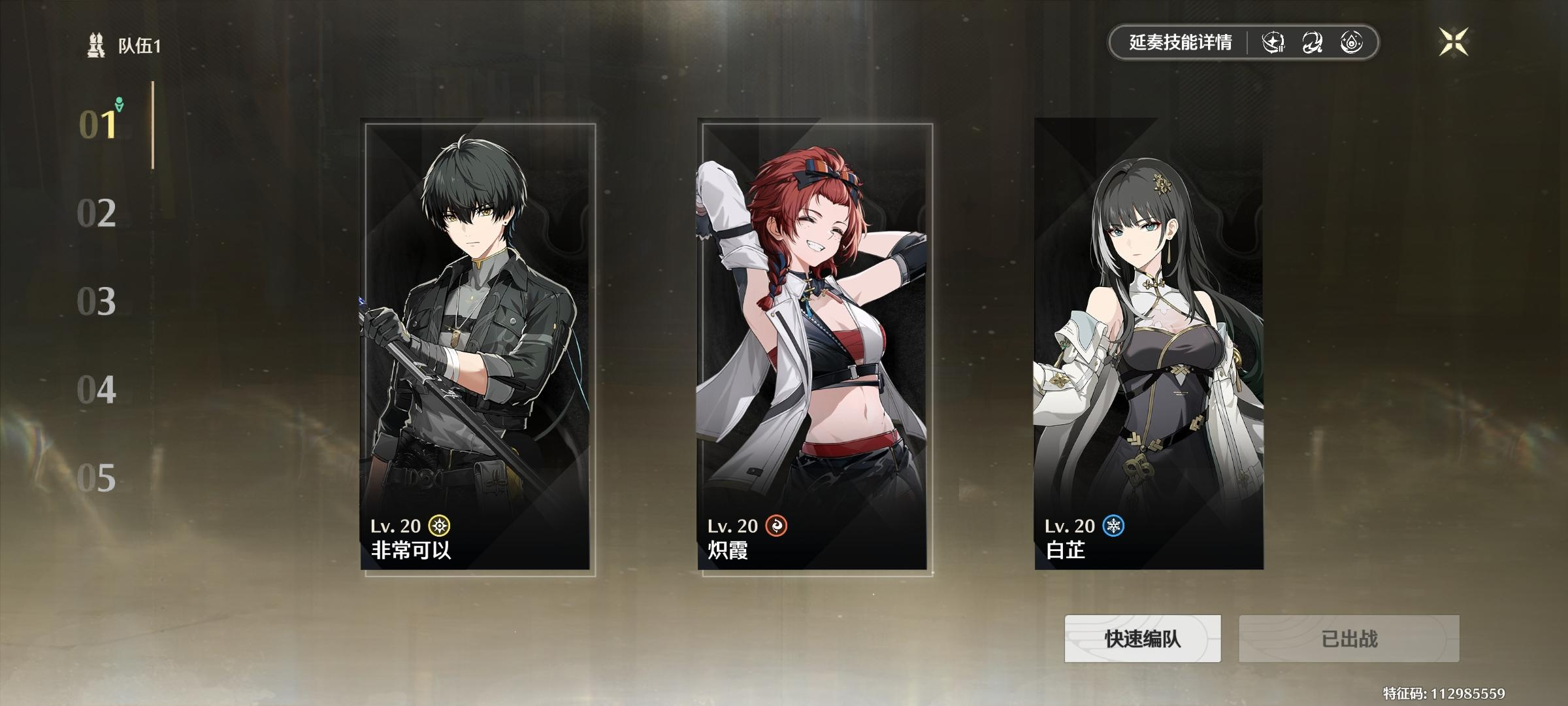The height and width of the screenshot is (706, 1568).
Task: Click the 已出战 deployed button
Action: [1348, 639]
